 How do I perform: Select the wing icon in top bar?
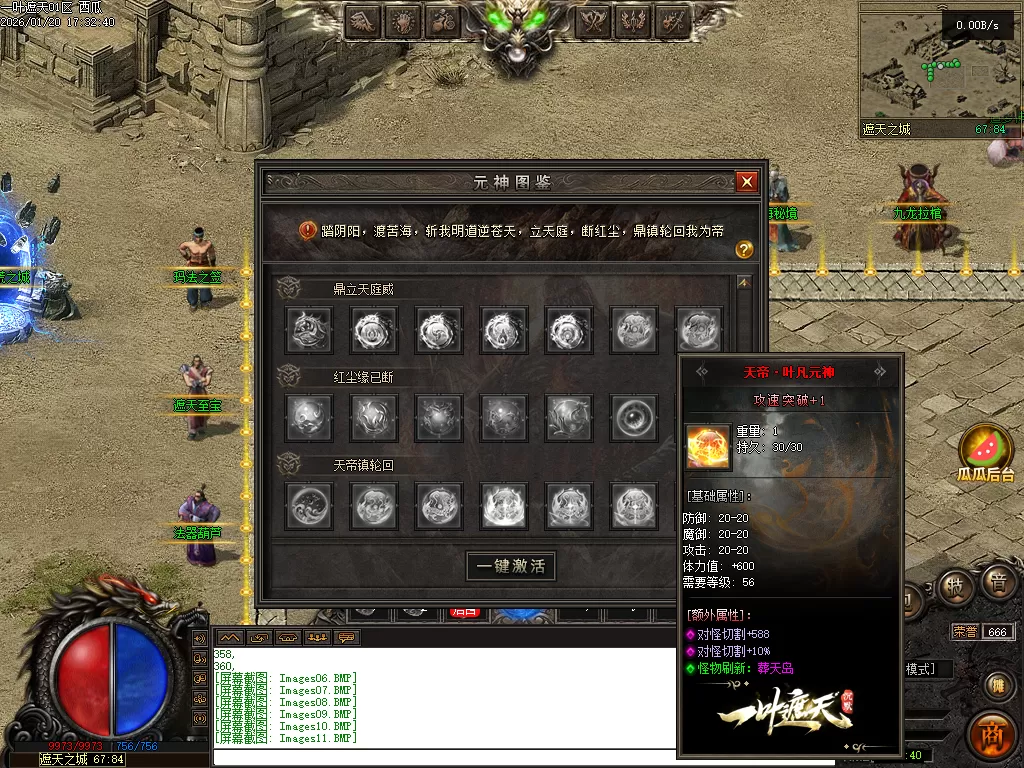click(363, 20)
